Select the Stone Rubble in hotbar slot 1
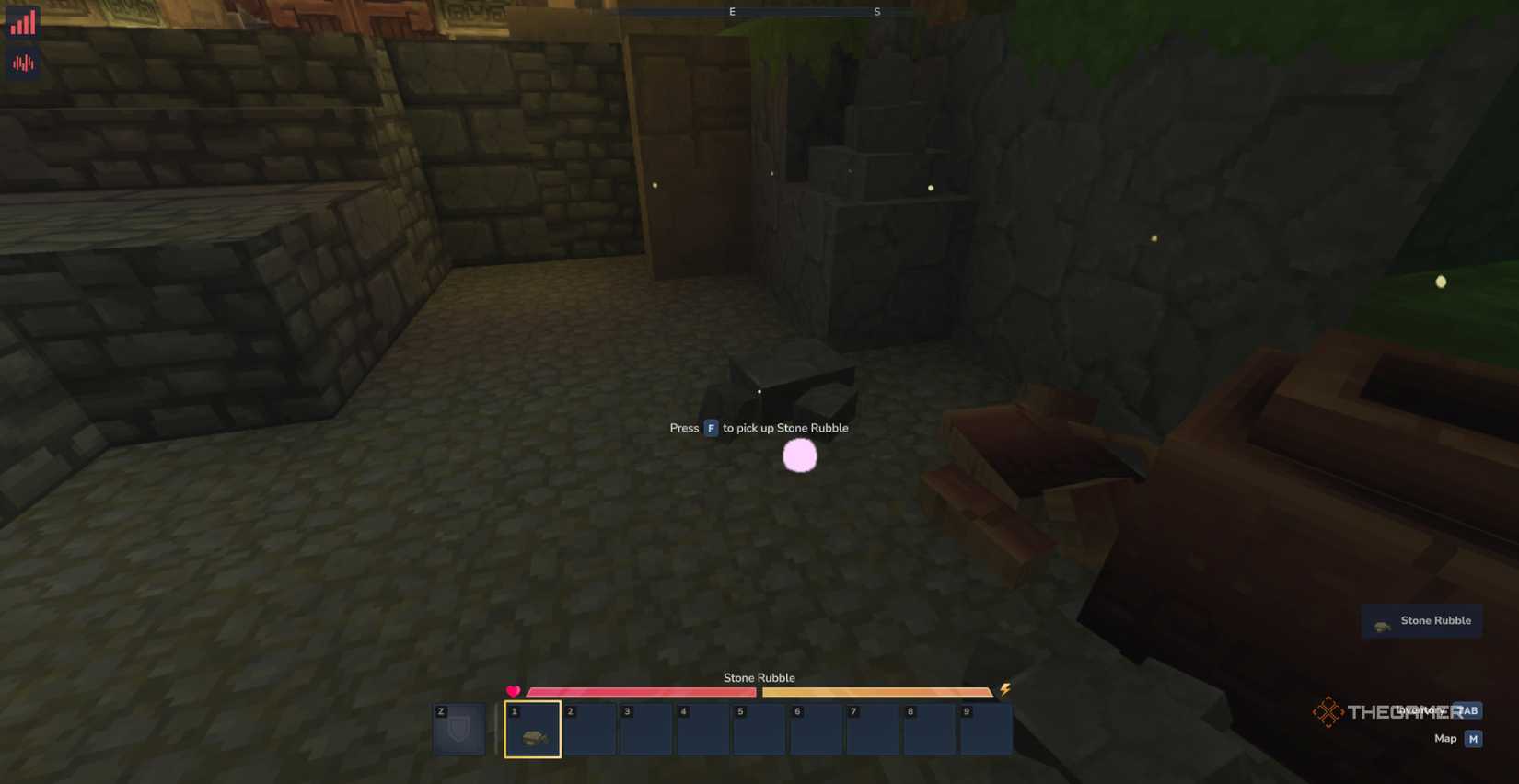This screenshot has height=784, width=1519. (x=532, y=730)
